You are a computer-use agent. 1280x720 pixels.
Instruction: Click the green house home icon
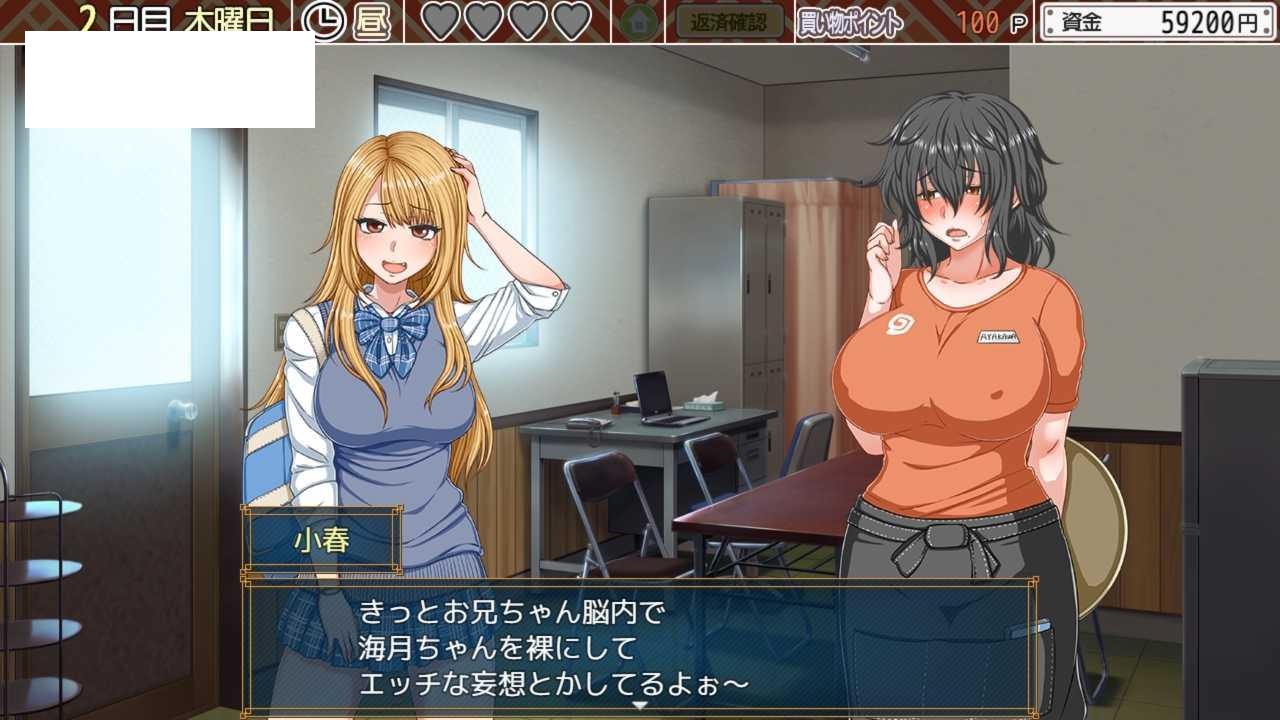638,22
